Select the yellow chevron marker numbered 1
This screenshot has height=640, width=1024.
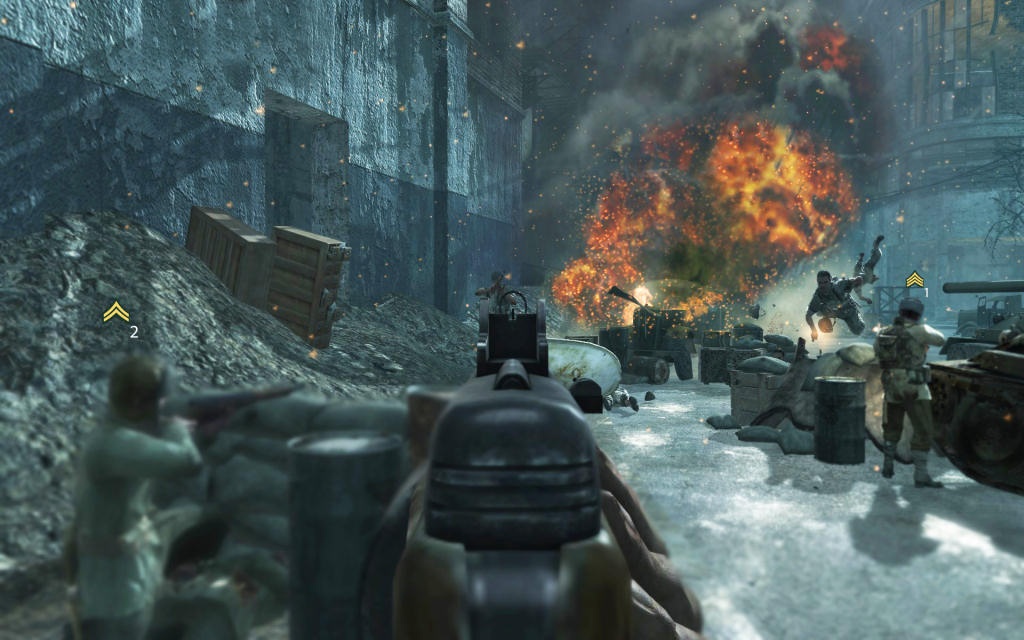click(x=914, y=280)
